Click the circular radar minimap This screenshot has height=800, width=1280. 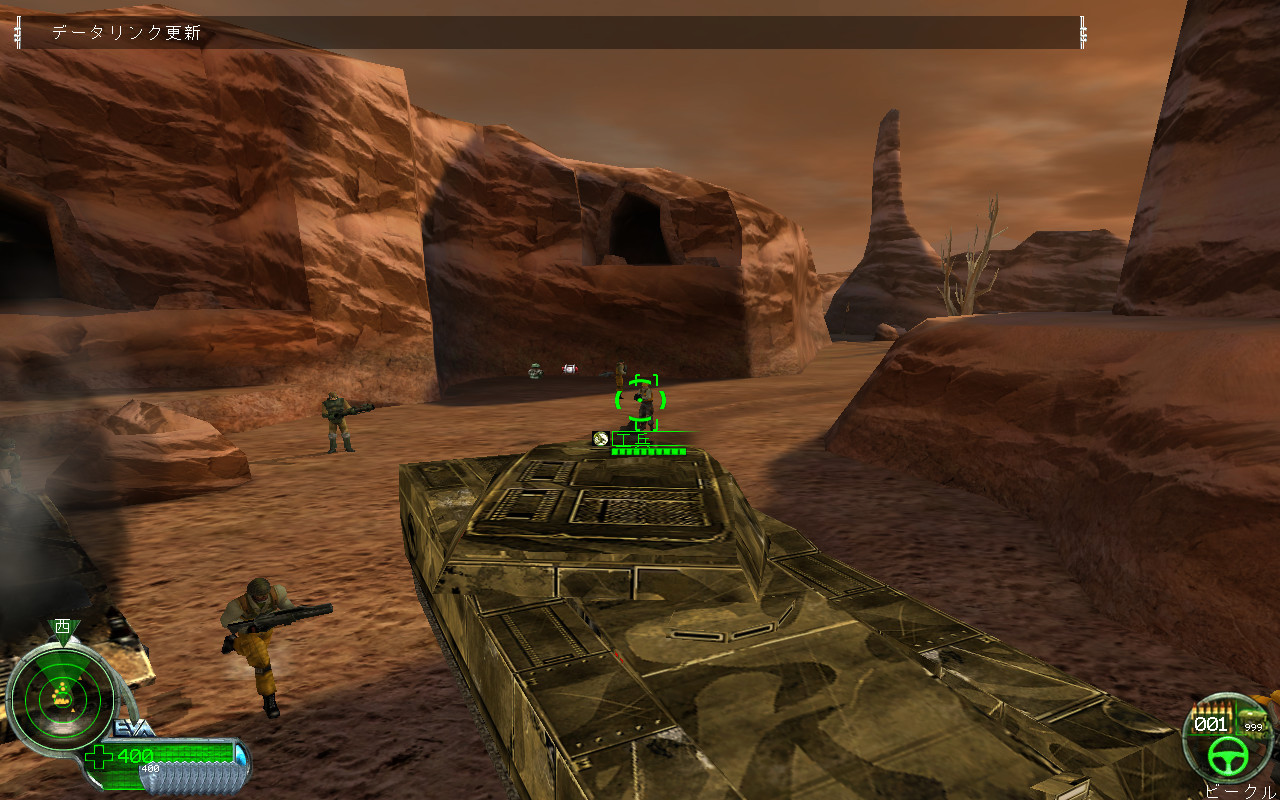[60, 693]
